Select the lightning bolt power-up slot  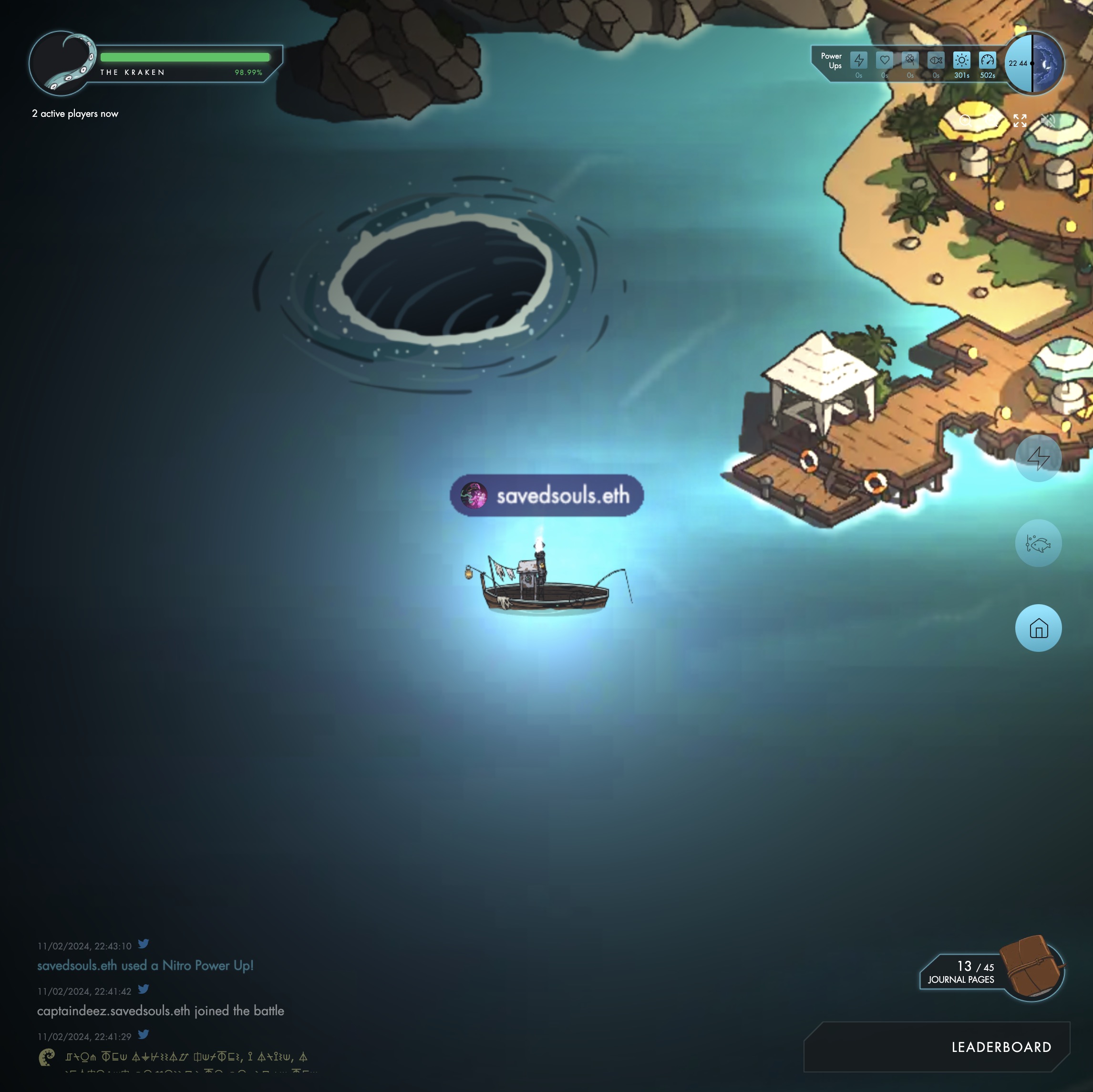point(859,61)
